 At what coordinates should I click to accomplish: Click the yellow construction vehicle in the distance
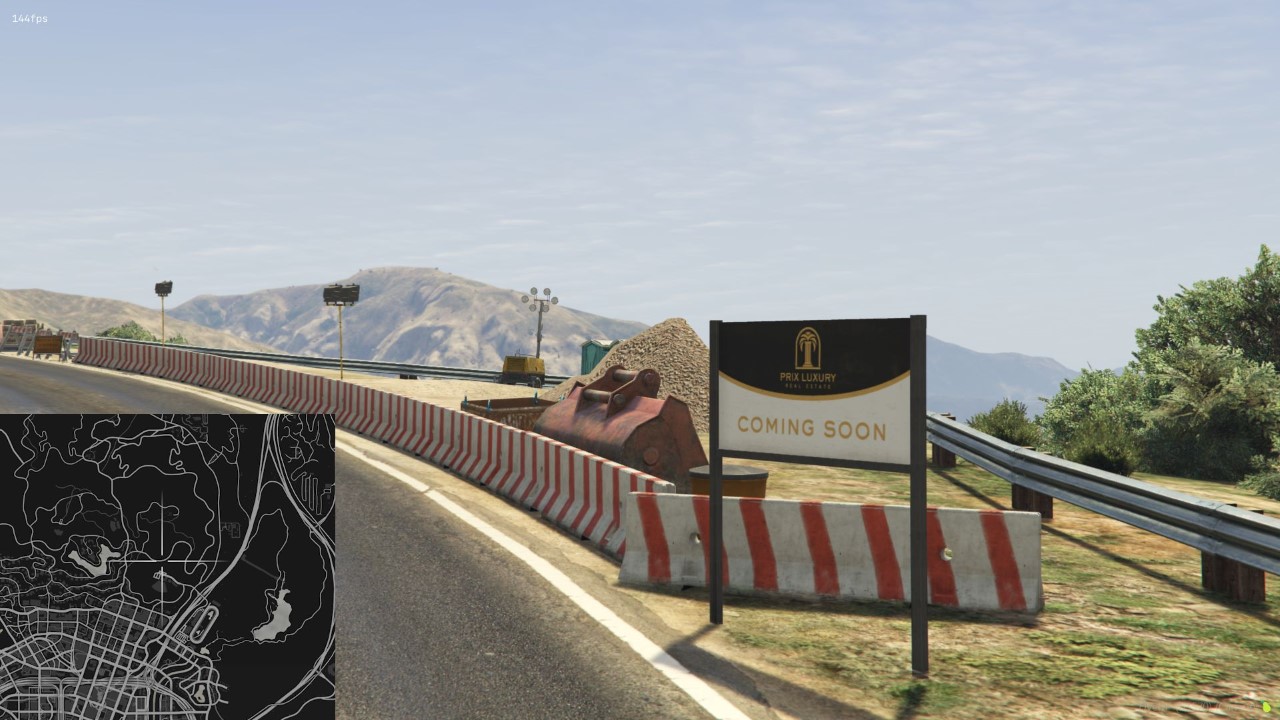click(x=524, y=367)
